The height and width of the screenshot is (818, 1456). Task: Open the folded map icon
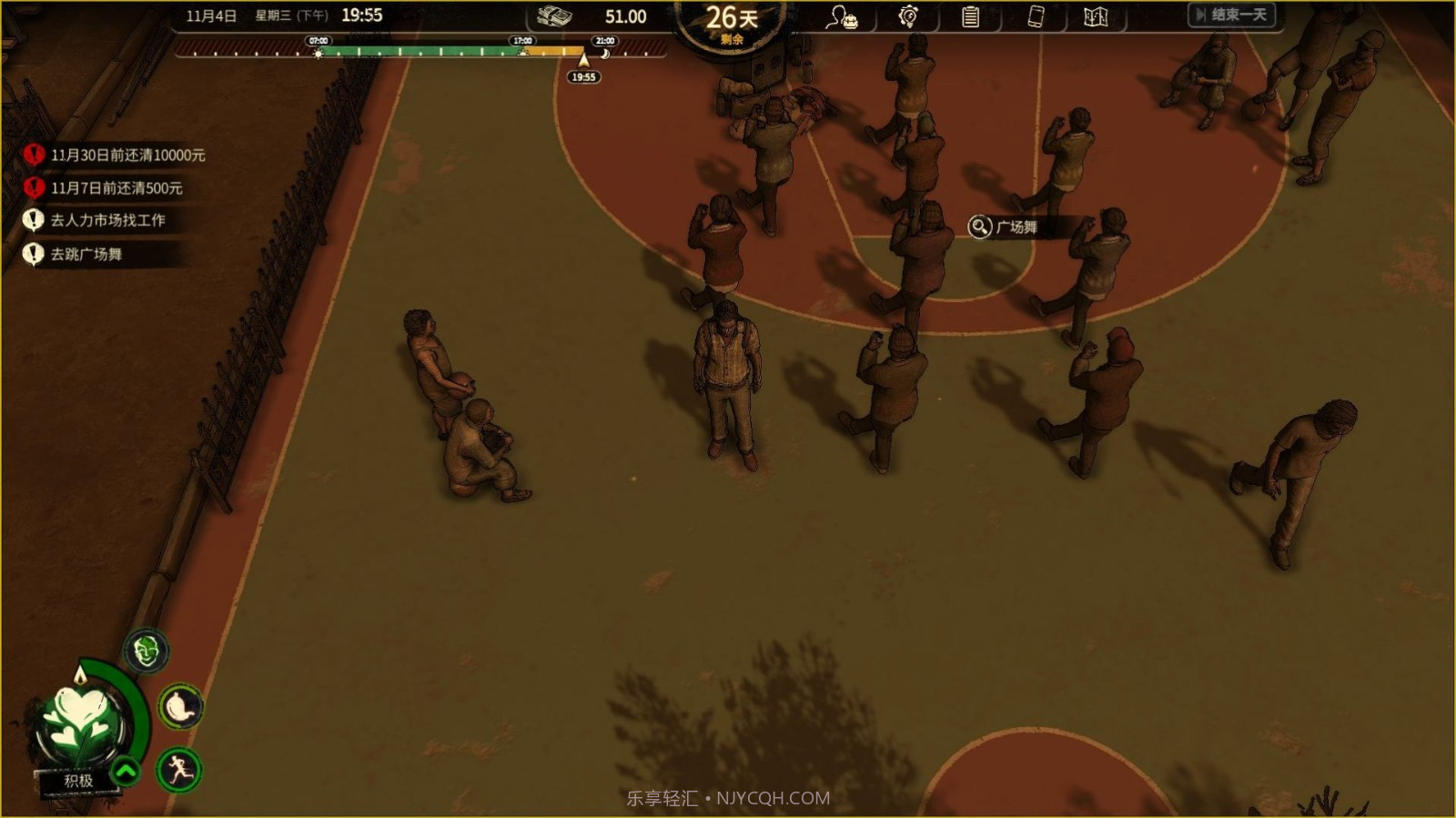click(1096, 16)
